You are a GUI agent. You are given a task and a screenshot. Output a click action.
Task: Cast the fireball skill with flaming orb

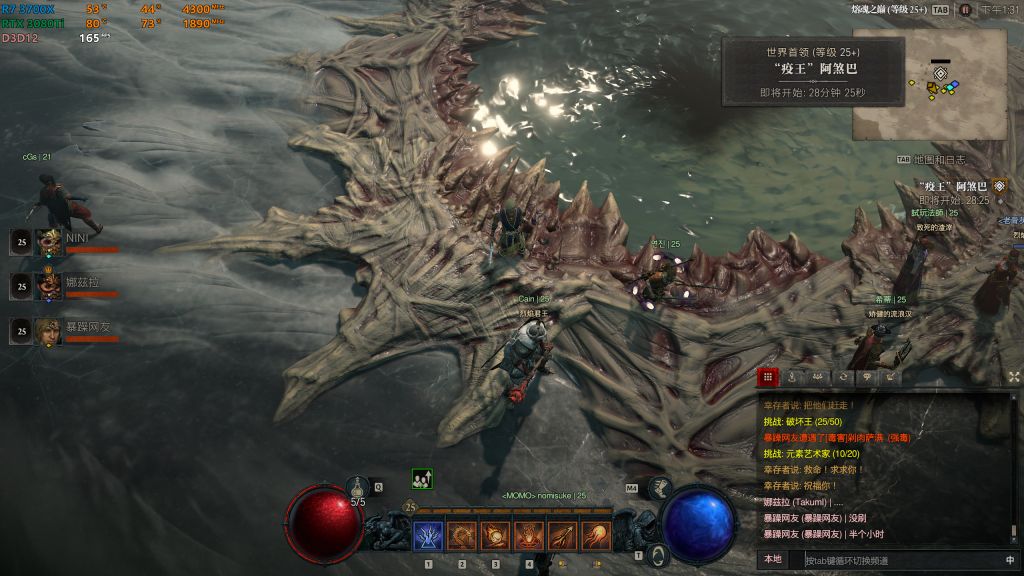(x=495, y=536)
